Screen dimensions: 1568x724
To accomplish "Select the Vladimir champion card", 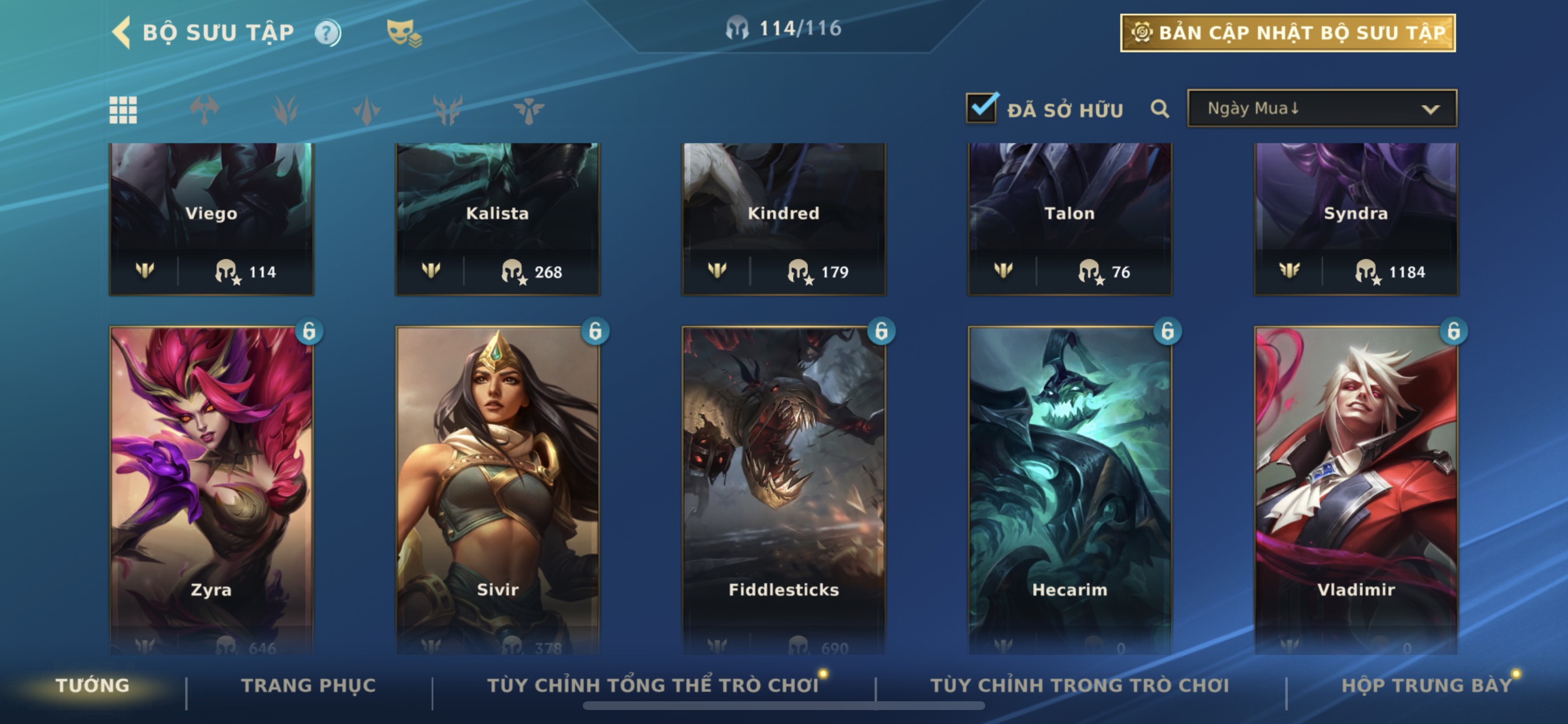I will coord(1356,487).
